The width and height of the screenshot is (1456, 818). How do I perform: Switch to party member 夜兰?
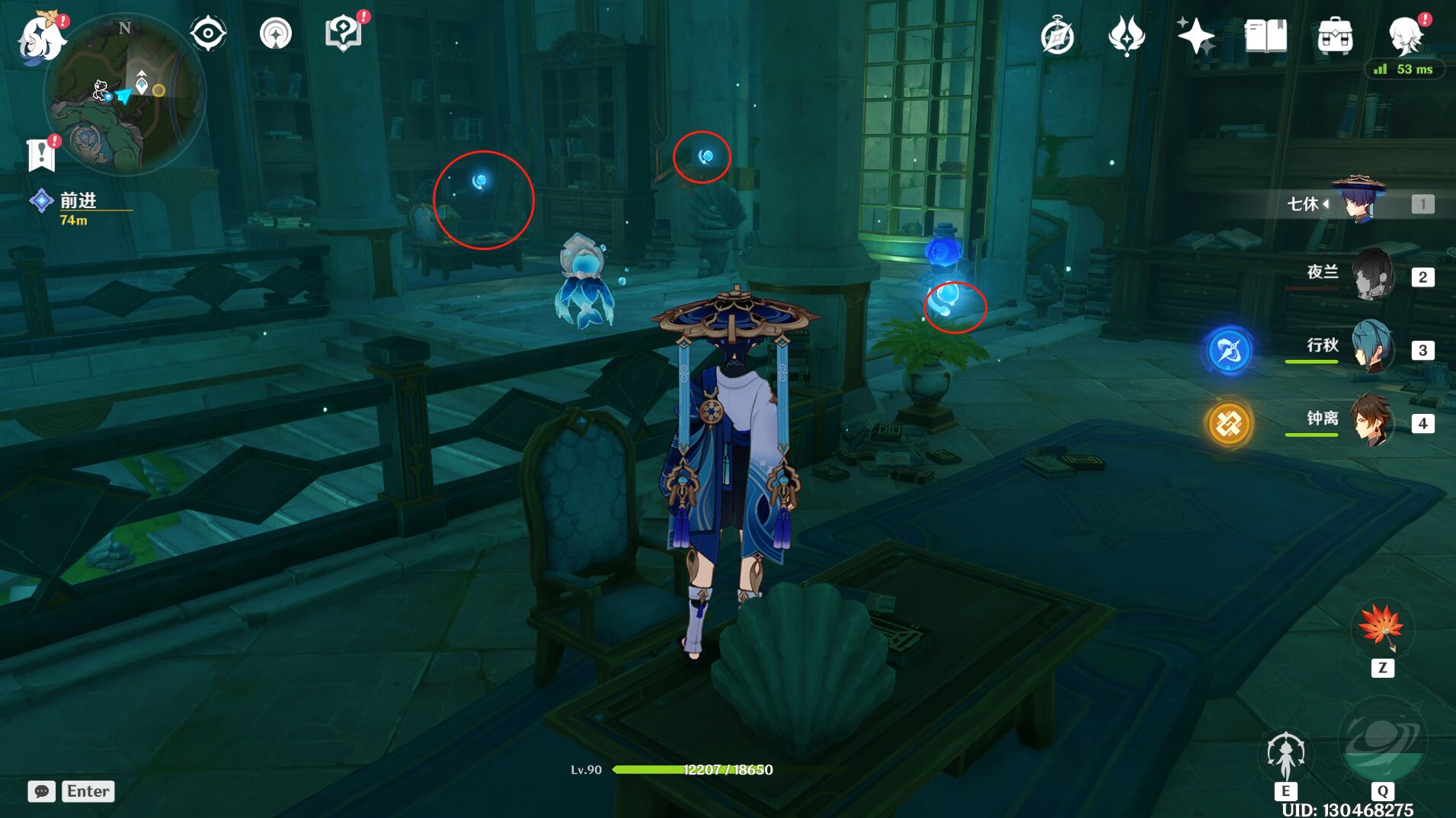tap(1371, 274)
